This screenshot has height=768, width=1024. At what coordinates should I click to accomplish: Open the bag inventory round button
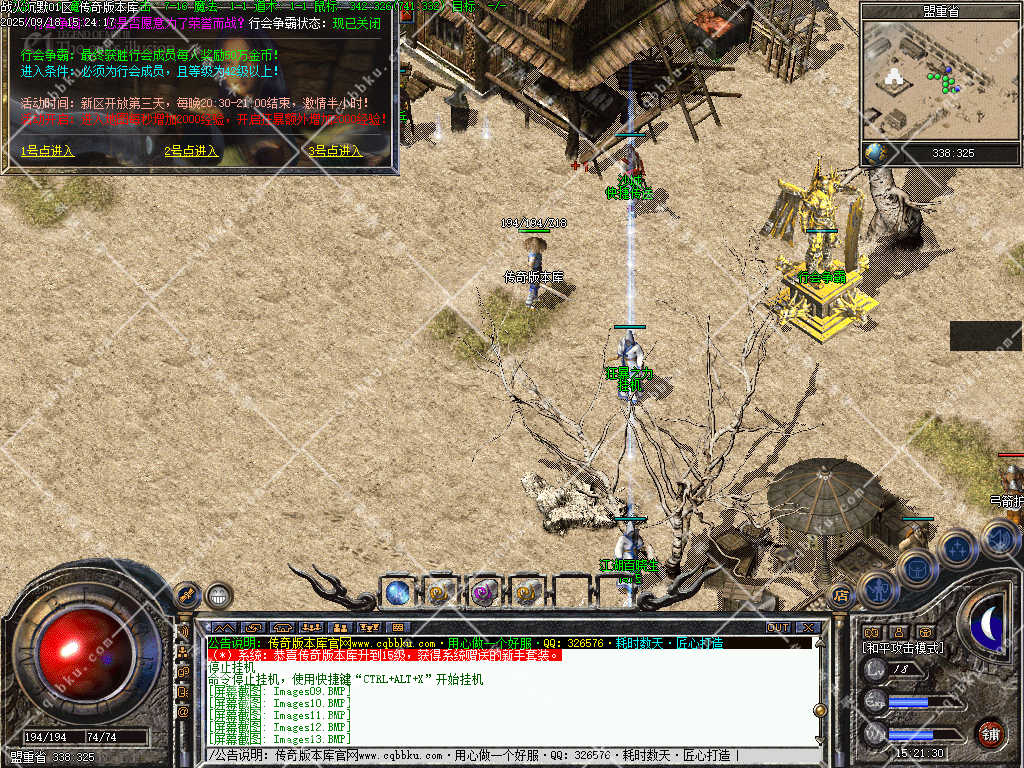916,567
